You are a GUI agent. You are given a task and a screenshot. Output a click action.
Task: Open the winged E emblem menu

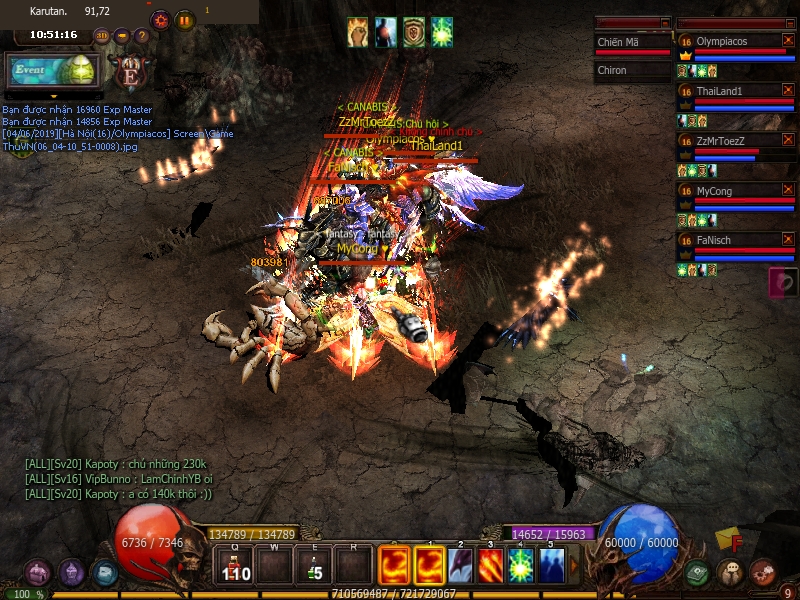coord(130,71)
